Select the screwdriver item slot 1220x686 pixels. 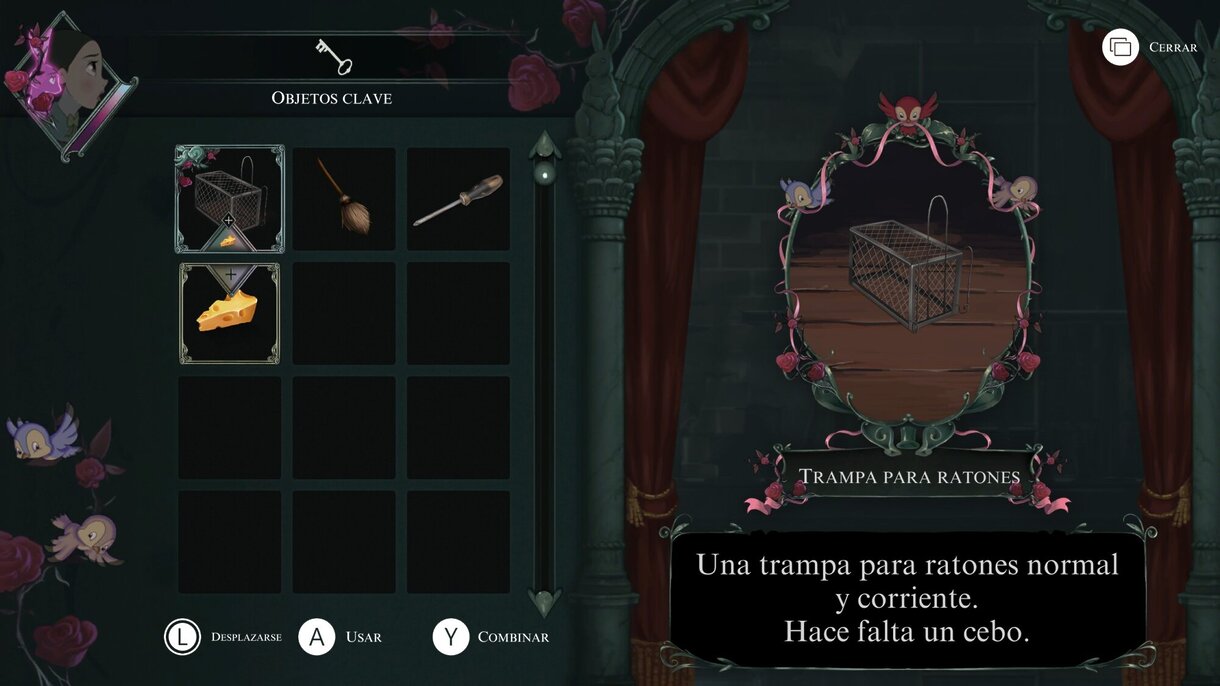point(458,199)
